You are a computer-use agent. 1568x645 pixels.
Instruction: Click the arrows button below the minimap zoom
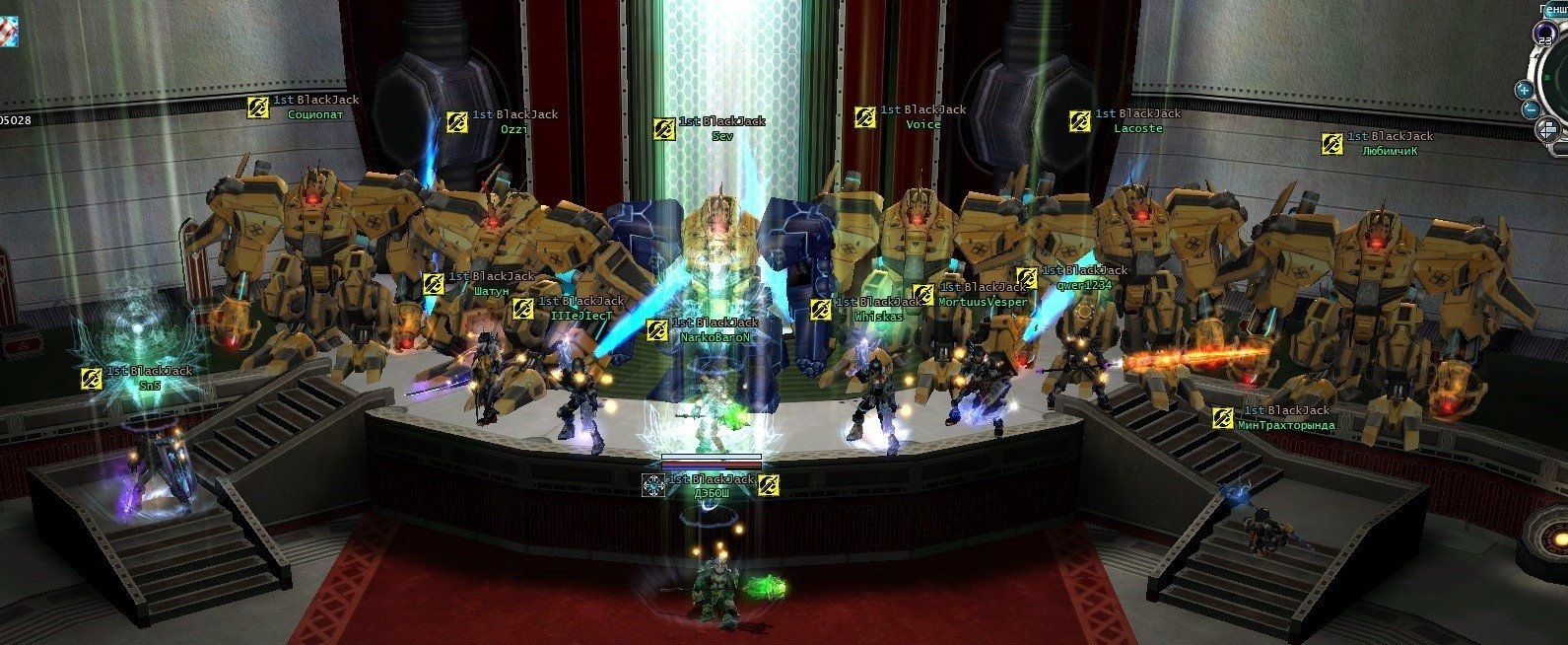point(1547,129)
